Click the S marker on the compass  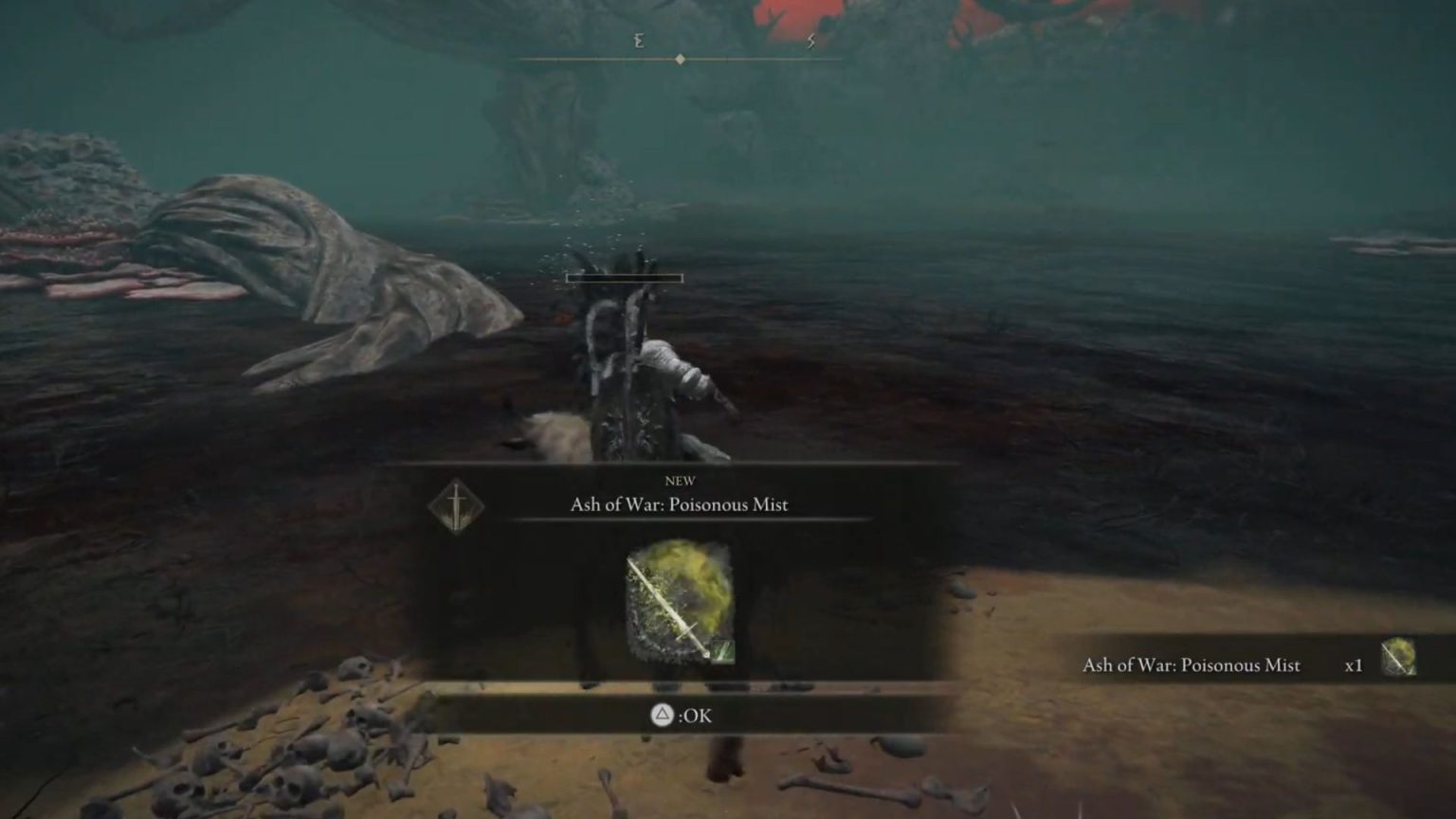810,41
